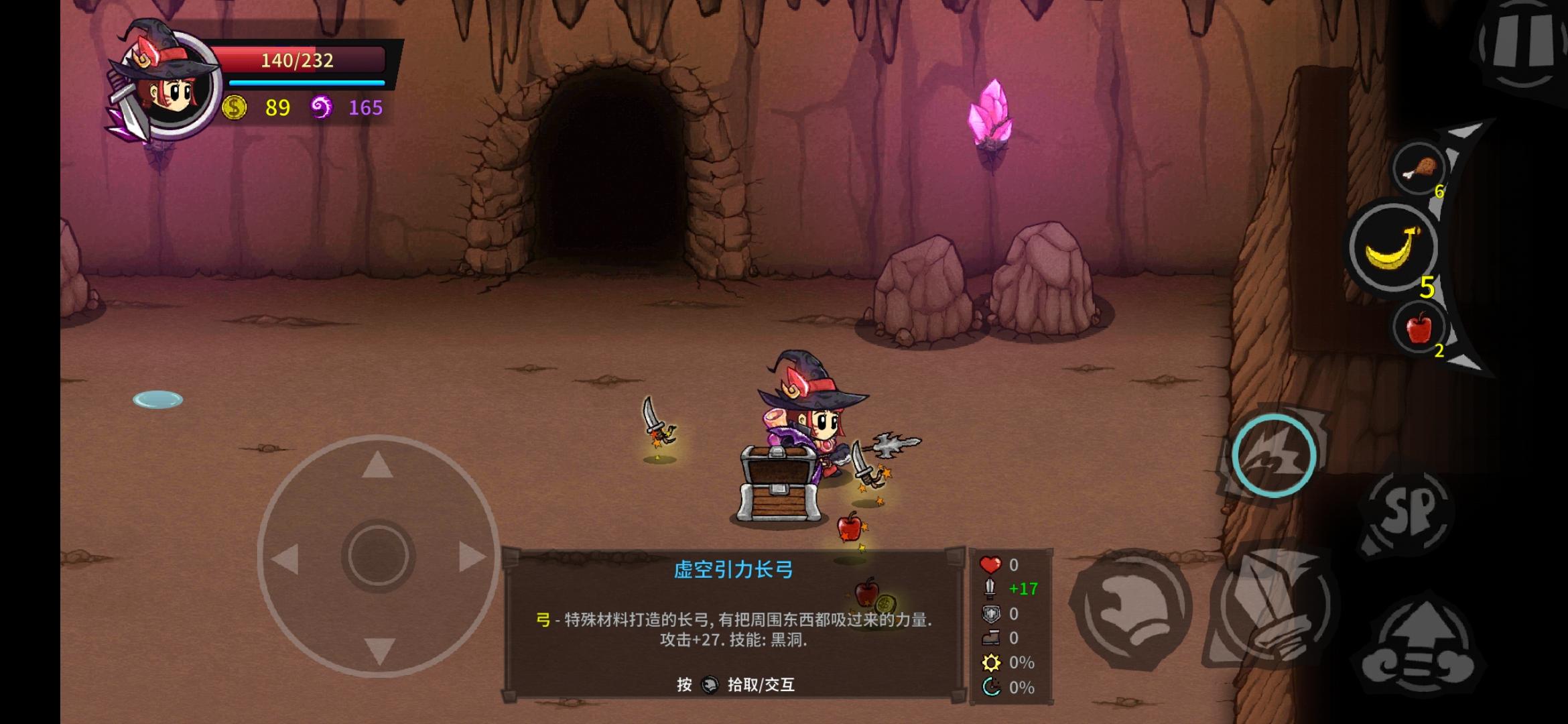Image resolution: width=1568 pixels, height=724 pixels.
Task: Tap the joystick's down arrow
Action: pos(379,650)
